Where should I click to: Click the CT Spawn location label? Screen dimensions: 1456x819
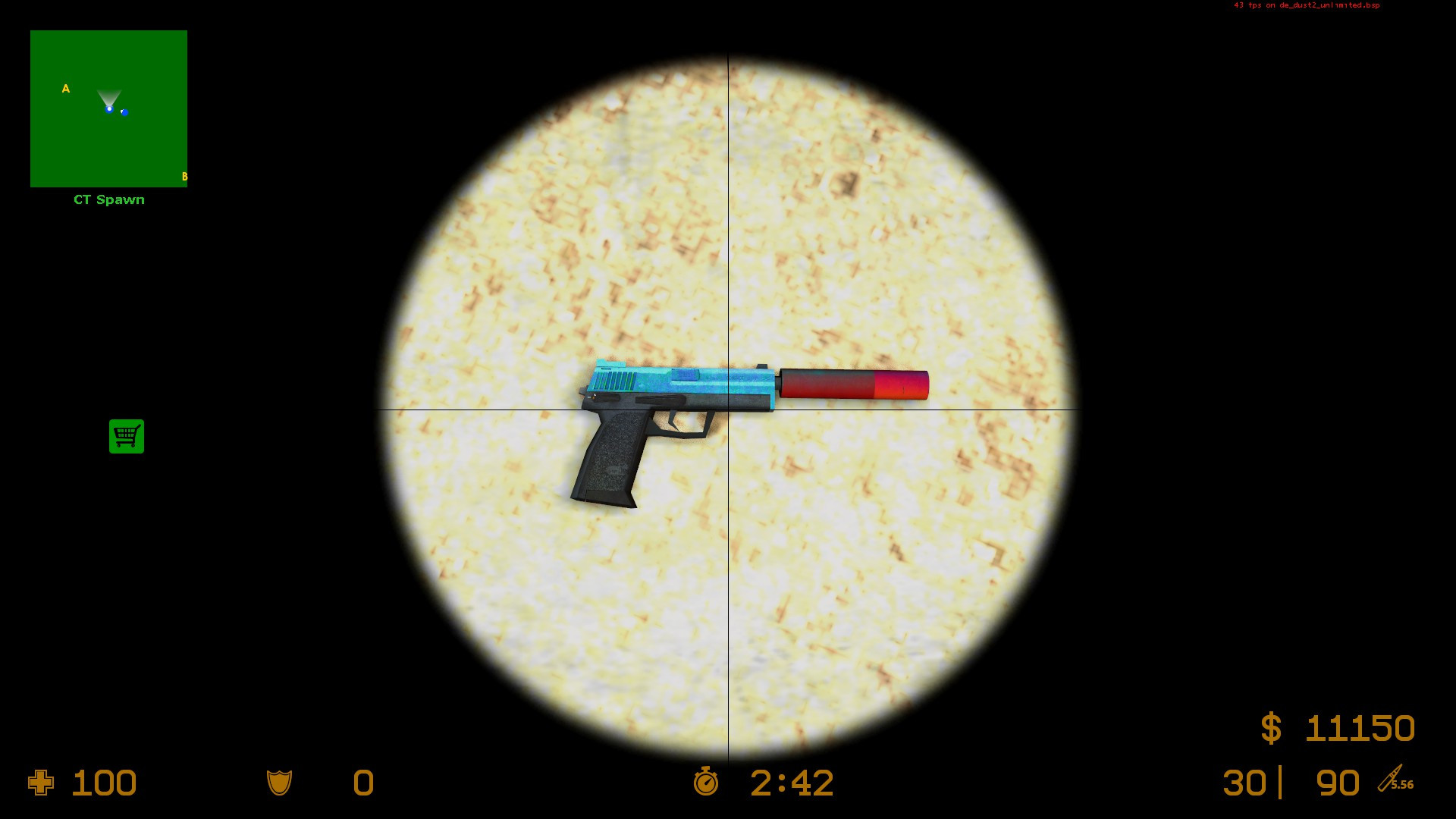click(x=108, y=199)
